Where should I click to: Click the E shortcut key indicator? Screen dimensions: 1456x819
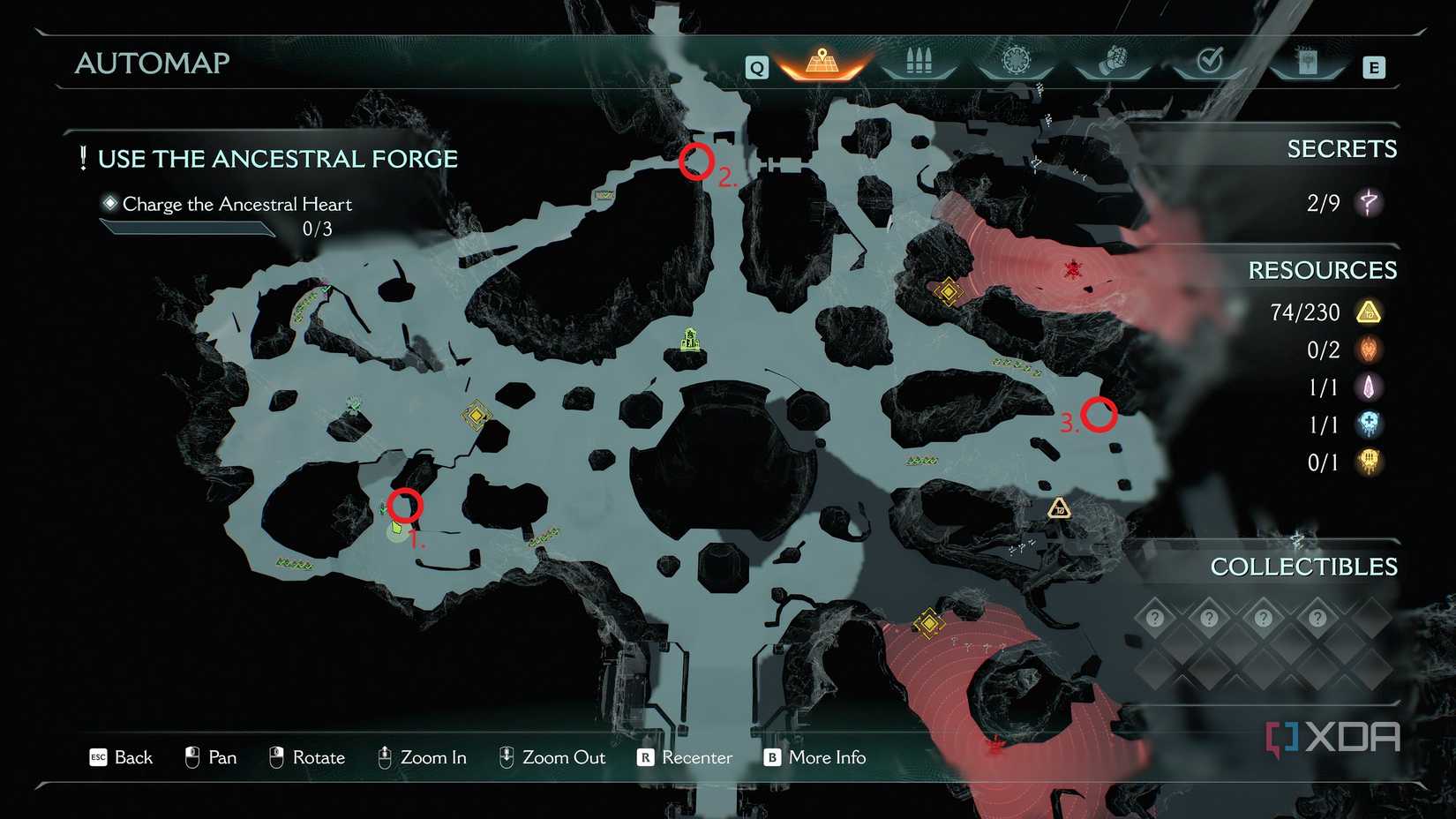1374,65
